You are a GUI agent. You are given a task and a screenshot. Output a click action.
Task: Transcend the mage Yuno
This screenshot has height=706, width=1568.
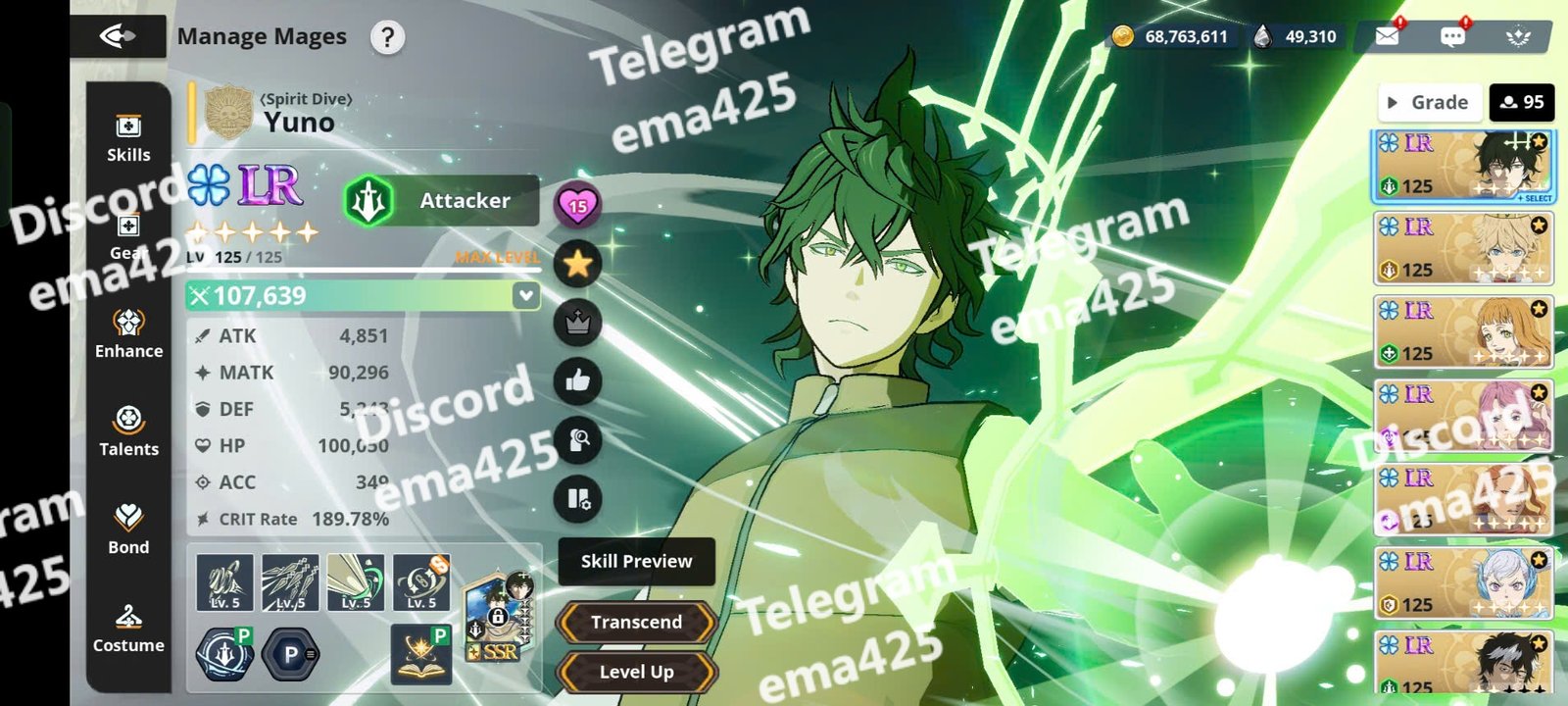tap(636, 622)
